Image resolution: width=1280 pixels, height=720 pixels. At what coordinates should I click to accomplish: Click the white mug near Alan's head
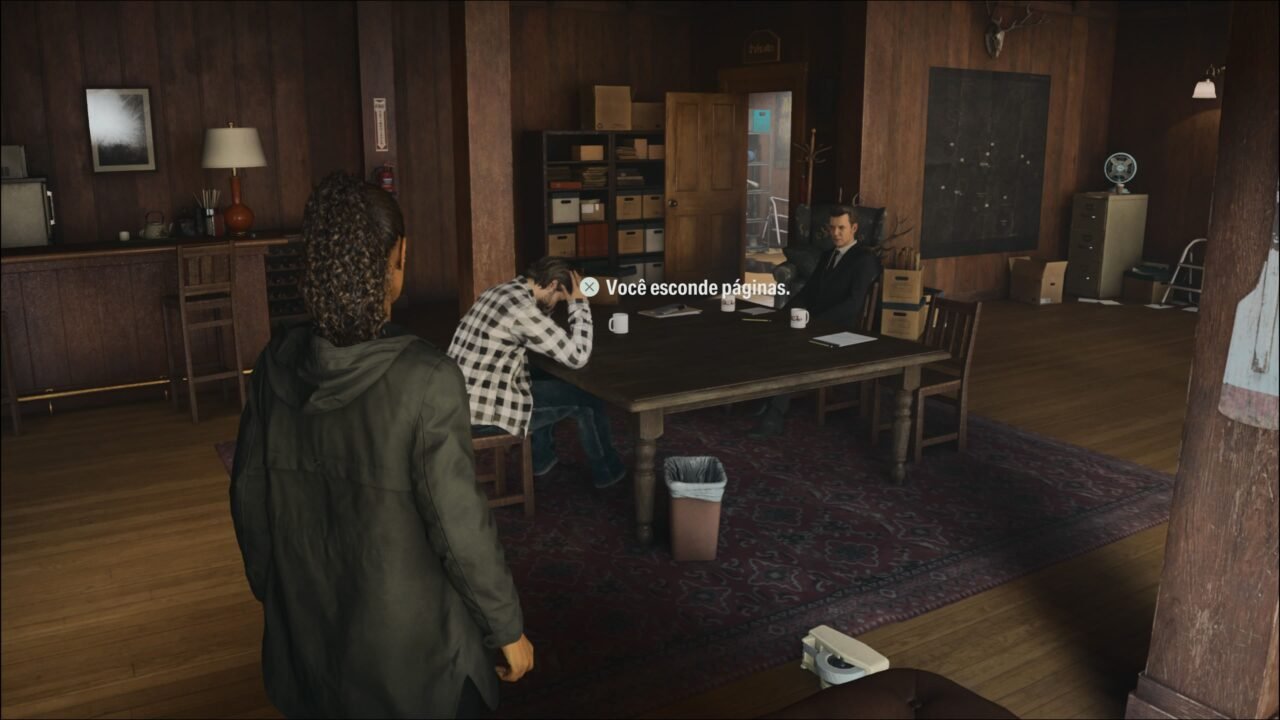click(618, 323)
